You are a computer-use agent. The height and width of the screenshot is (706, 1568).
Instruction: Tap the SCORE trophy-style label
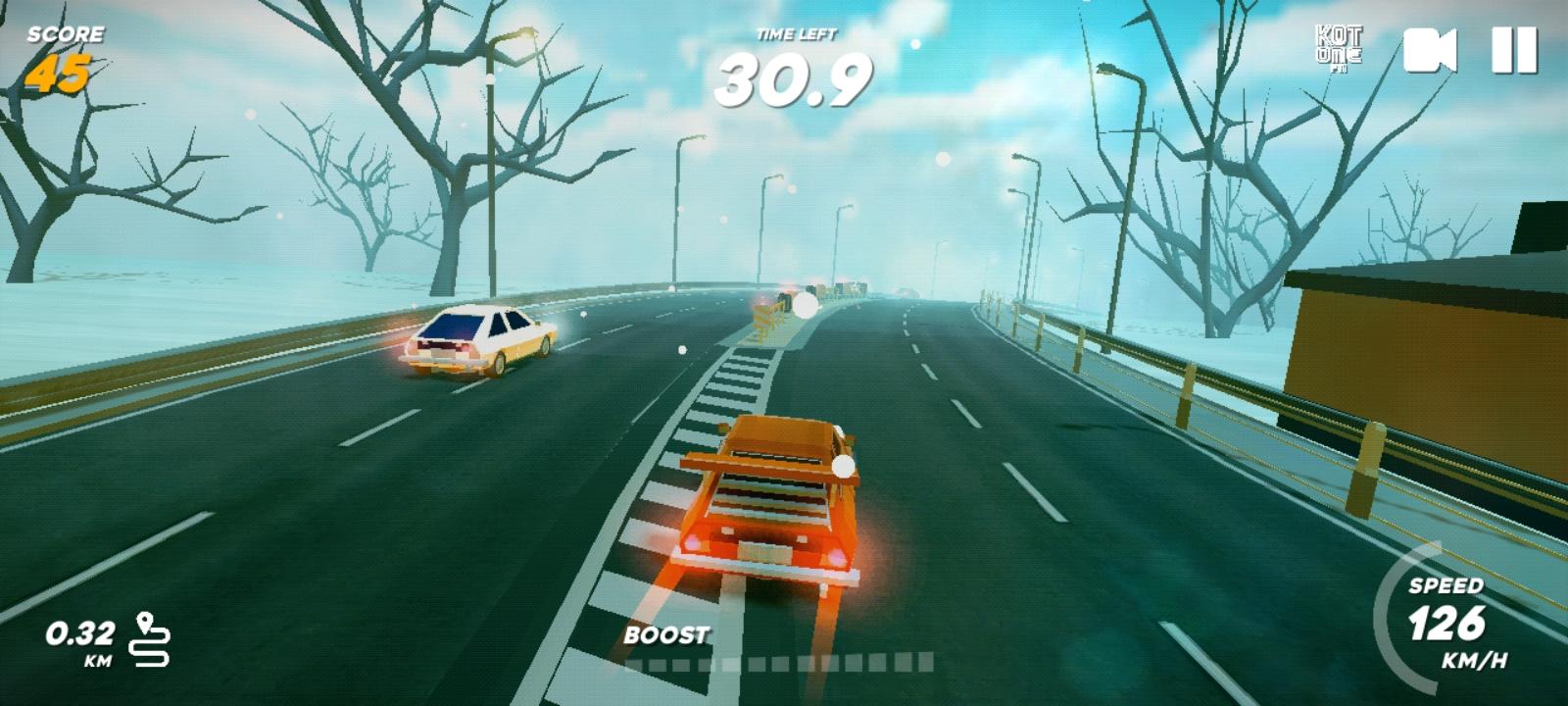(x=64, y=34)
